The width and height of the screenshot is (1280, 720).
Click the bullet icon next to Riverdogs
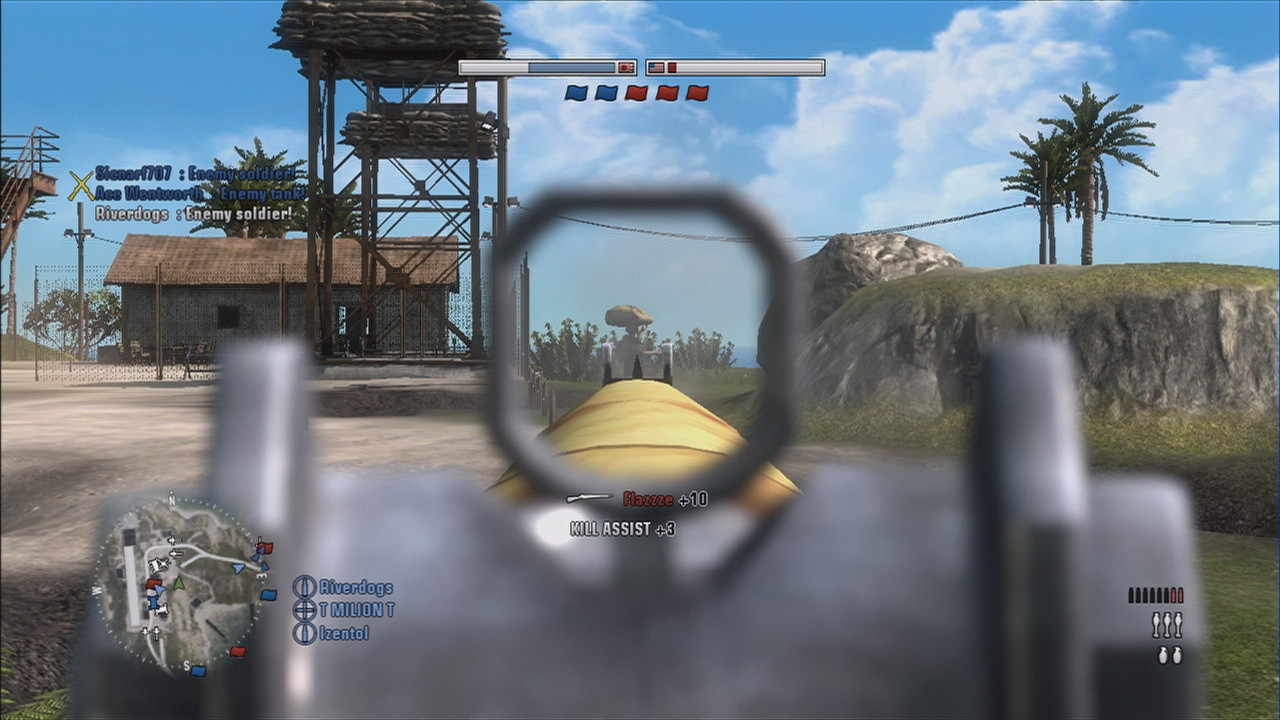(x=304, y=587)
